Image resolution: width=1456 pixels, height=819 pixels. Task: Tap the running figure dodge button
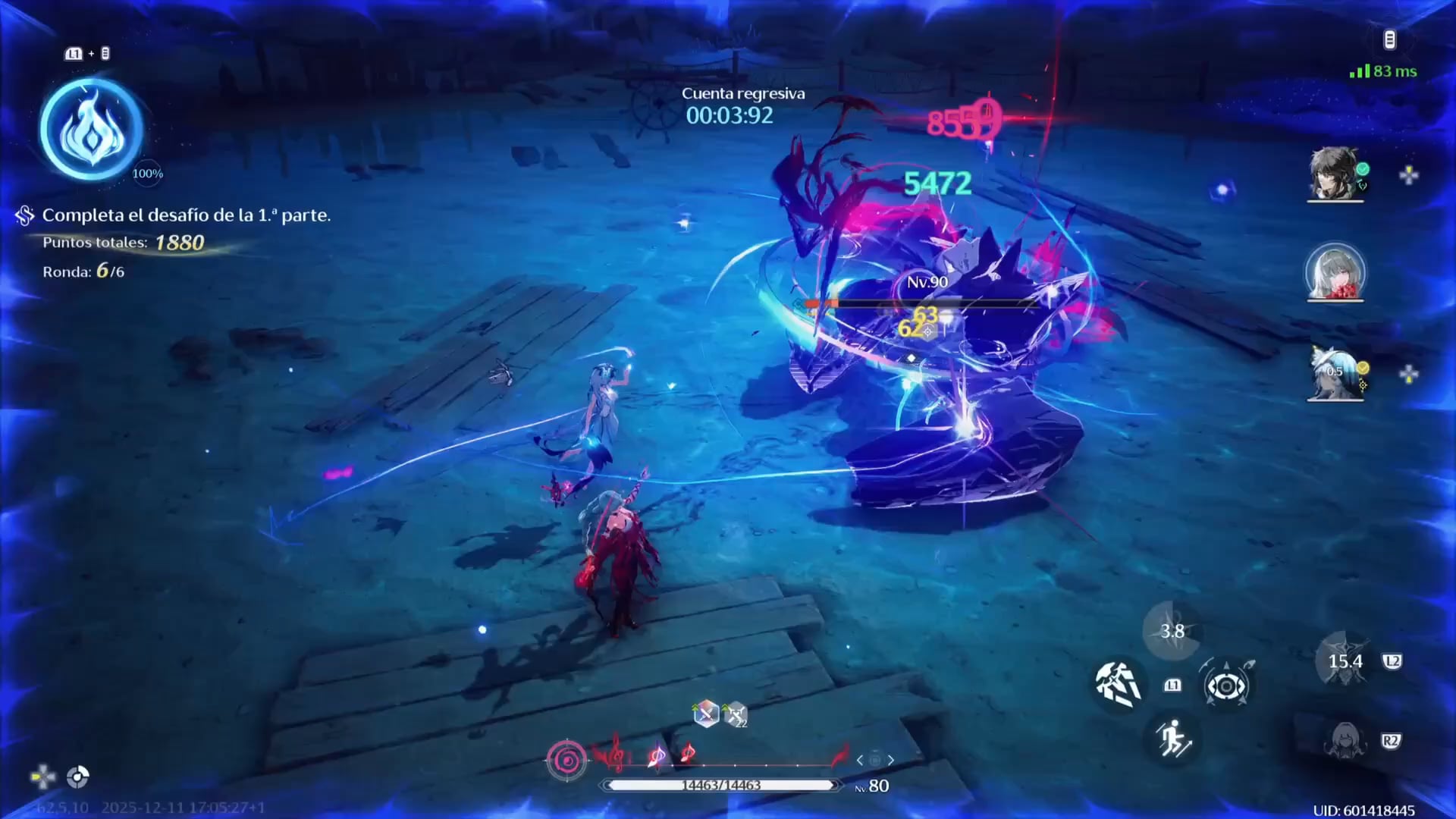tap(1172, 739)
